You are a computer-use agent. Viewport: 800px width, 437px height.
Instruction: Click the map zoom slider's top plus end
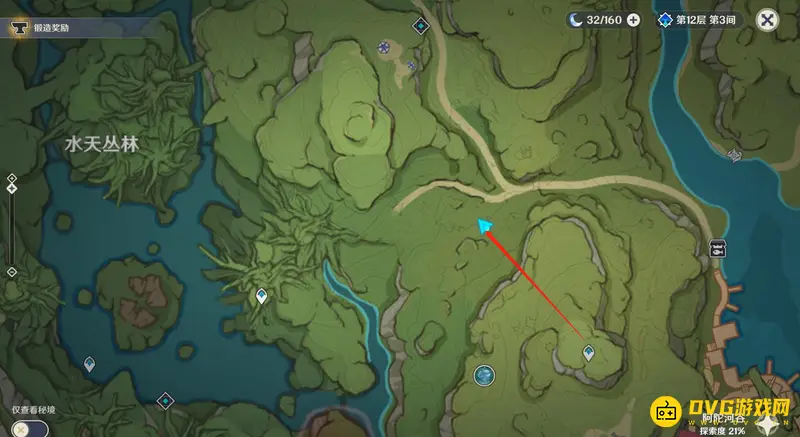click(11, 178)
